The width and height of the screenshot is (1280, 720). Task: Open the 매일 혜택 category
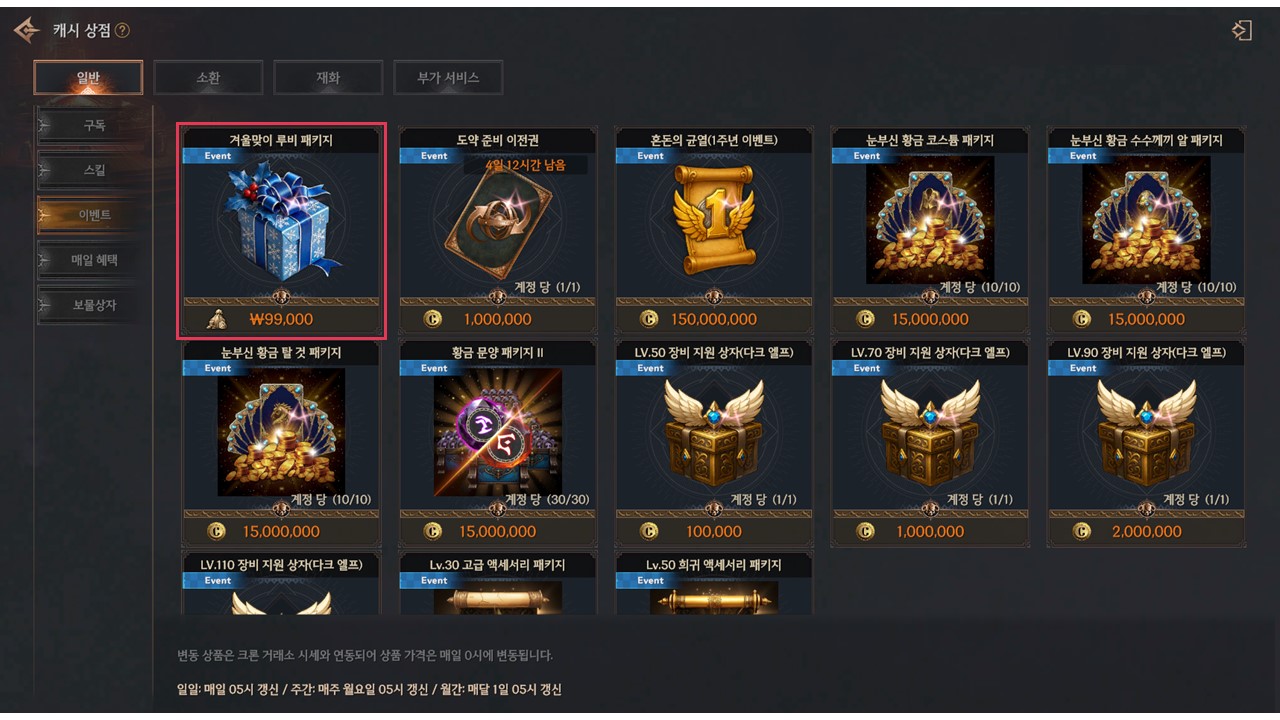click(x=94, y=260)
